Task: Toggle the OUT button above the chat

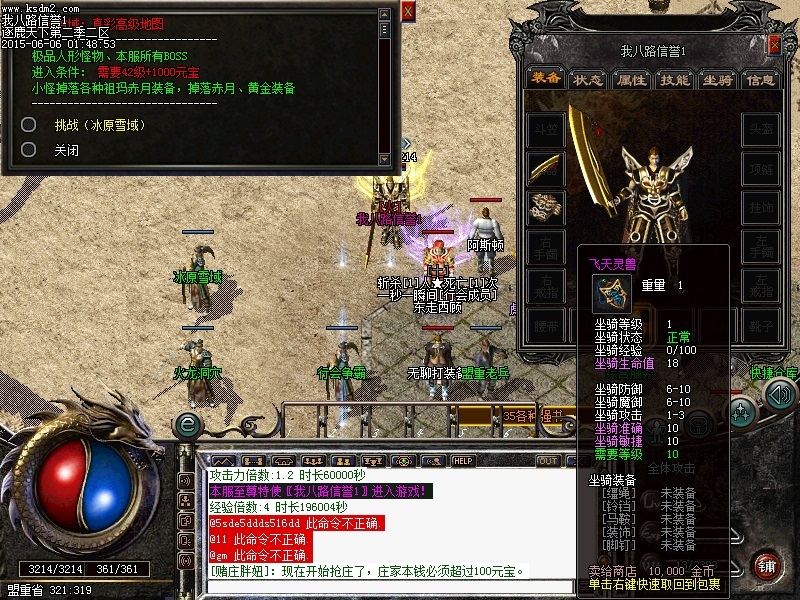Action: [x=548, y=461]
